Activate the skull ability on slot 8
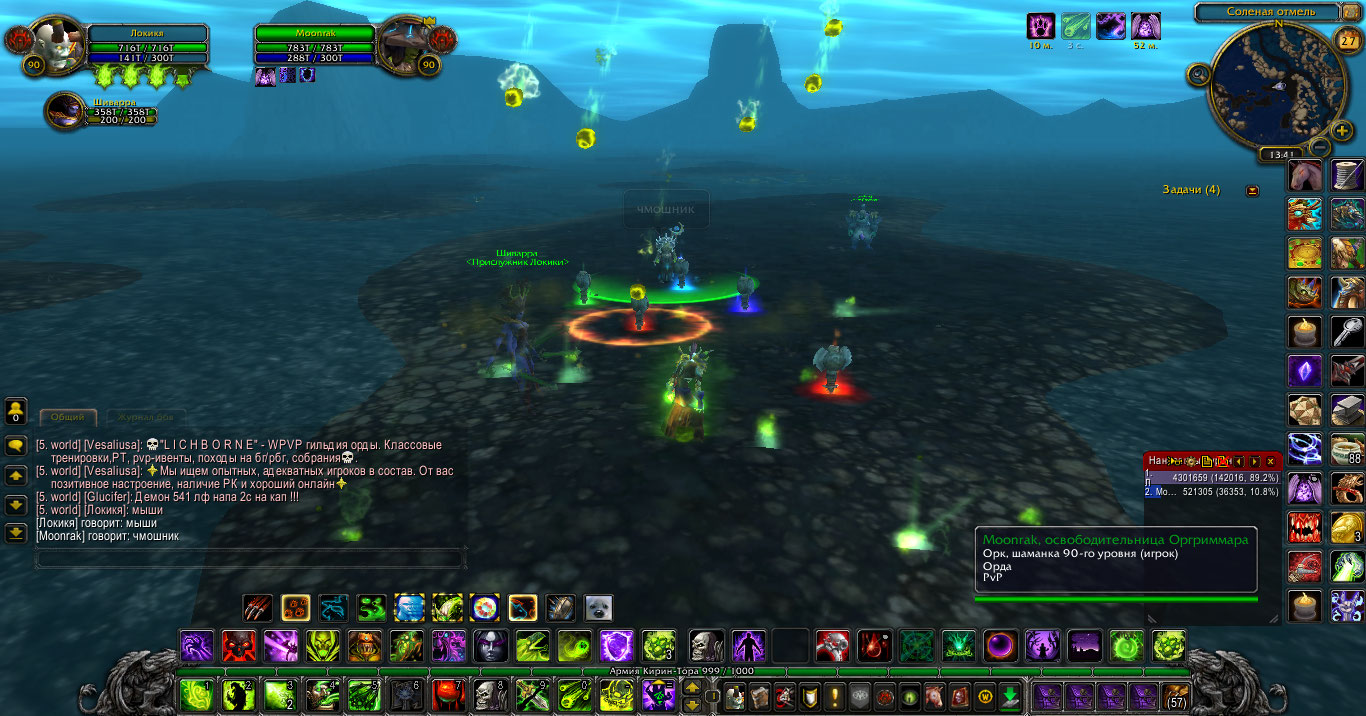Image resolution: width=1366 pixels, height=716 pixels. click(x=491, y=693)
